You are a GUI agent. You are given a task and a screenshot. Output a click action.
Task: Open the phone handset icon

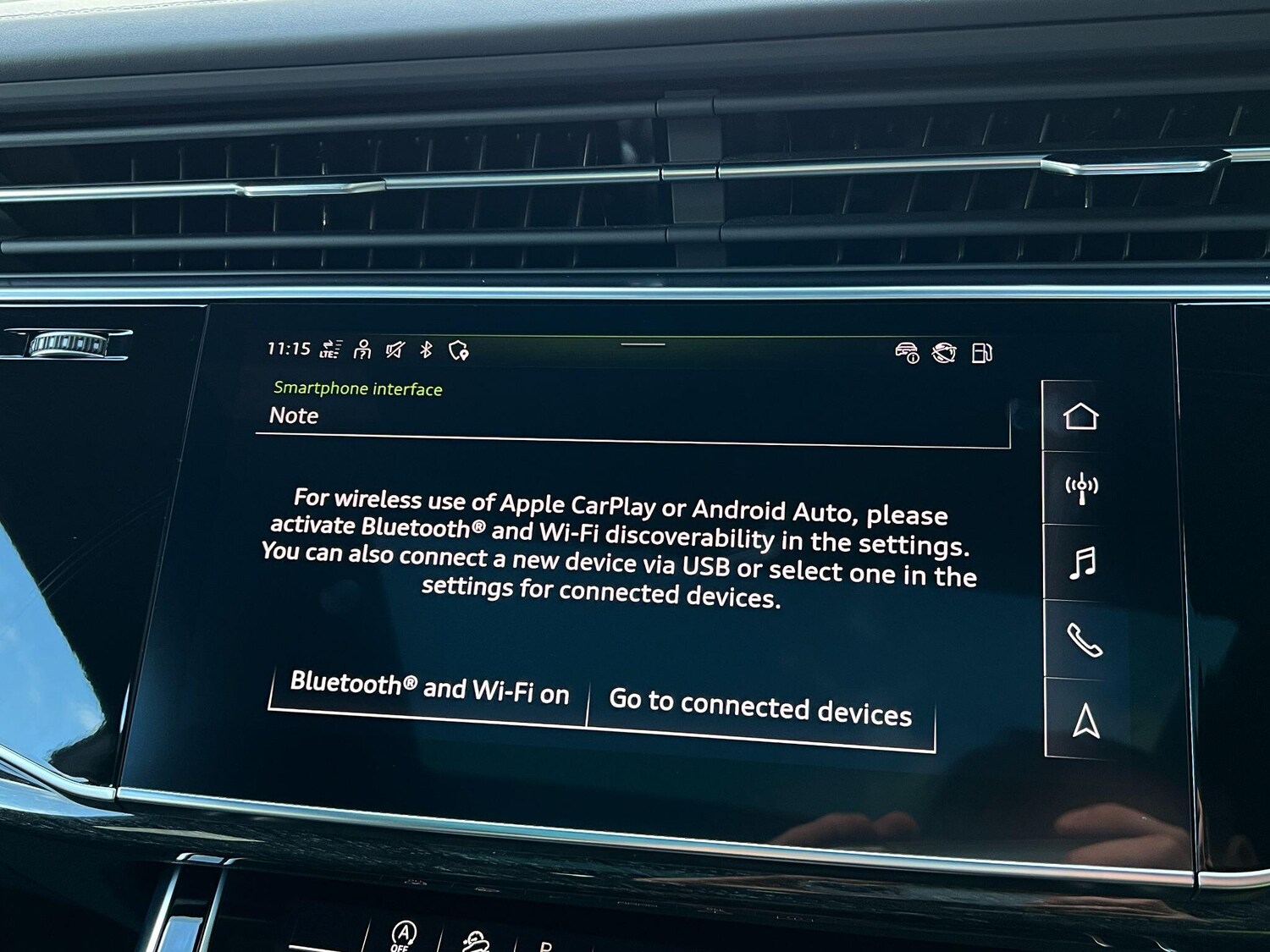click(1084, 640)
